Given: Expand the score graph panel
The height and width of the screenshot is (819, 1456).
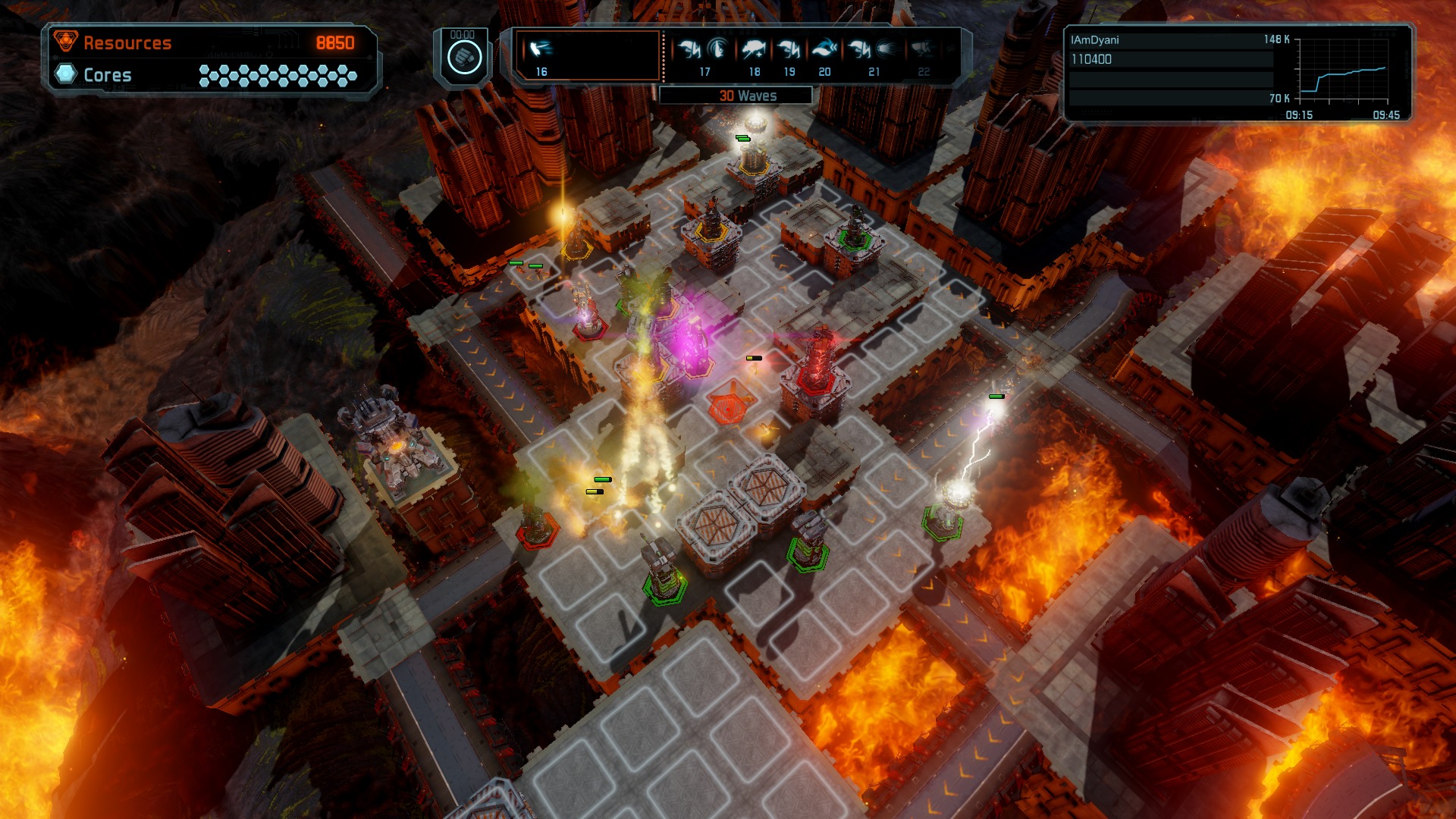Looking at the screenshot, I should tap(1342, 72).
